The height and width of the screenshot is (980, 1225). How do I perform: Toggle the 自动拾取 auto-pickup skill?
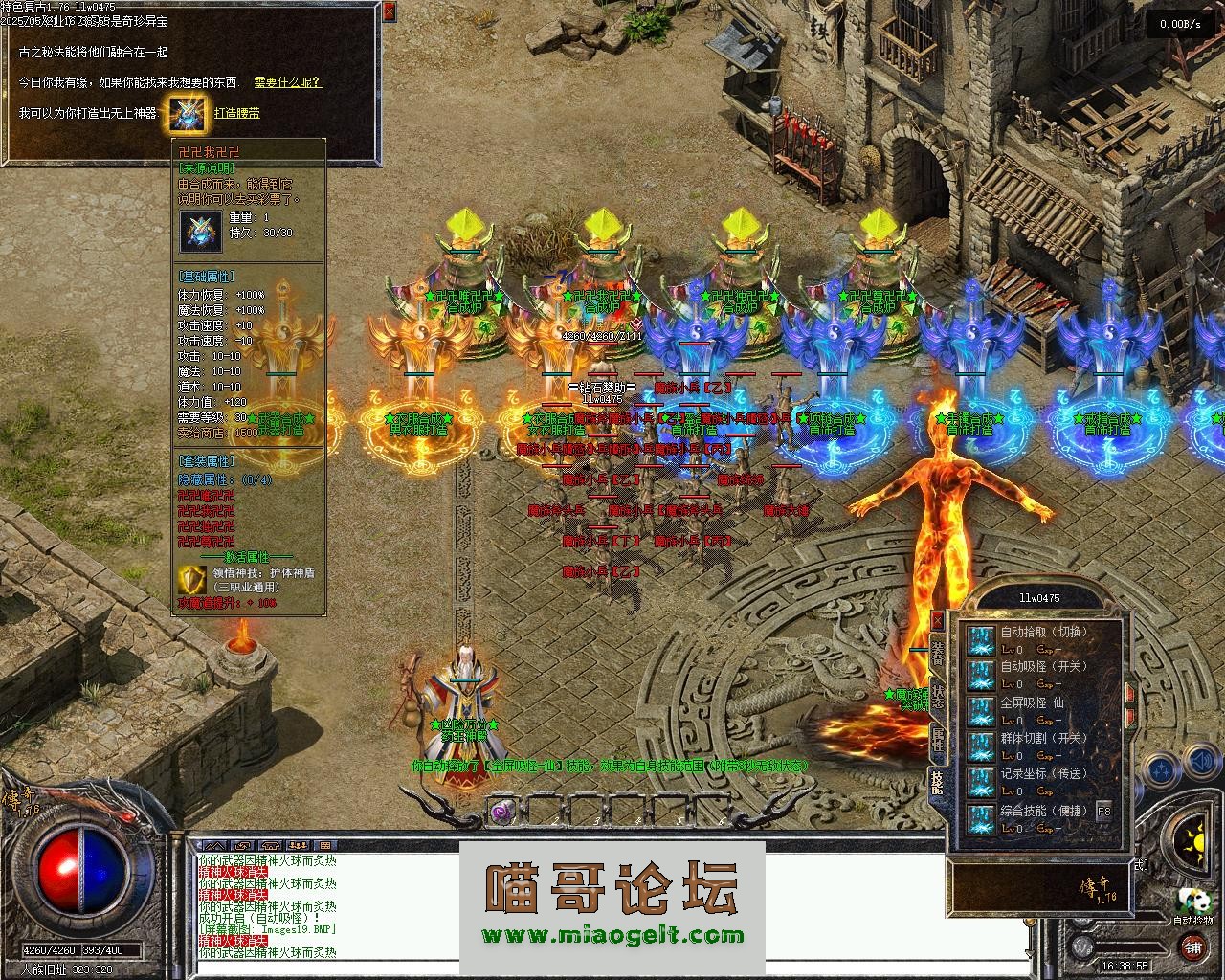point(980,640)
